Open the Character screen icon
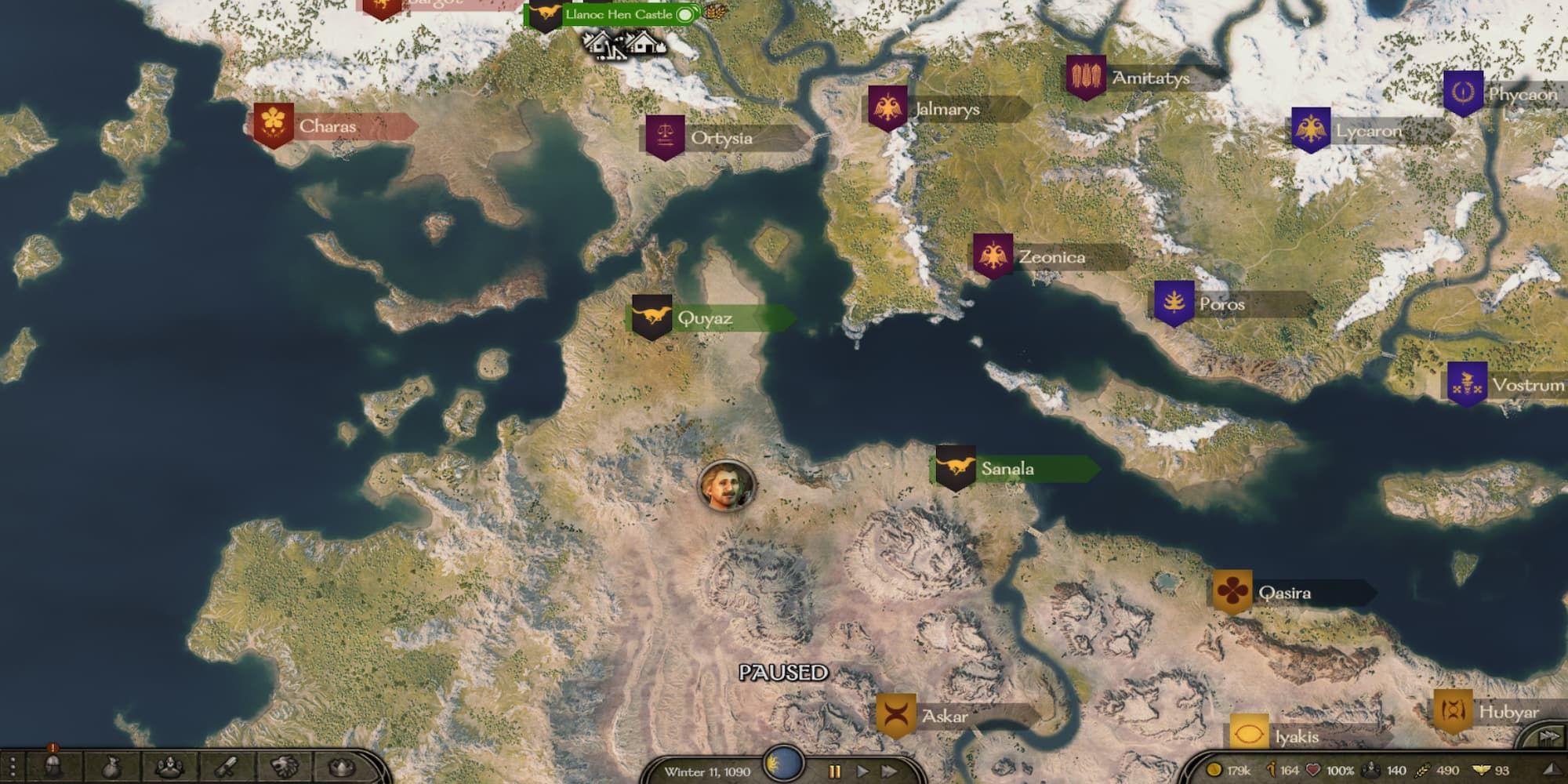 [53, 766]
